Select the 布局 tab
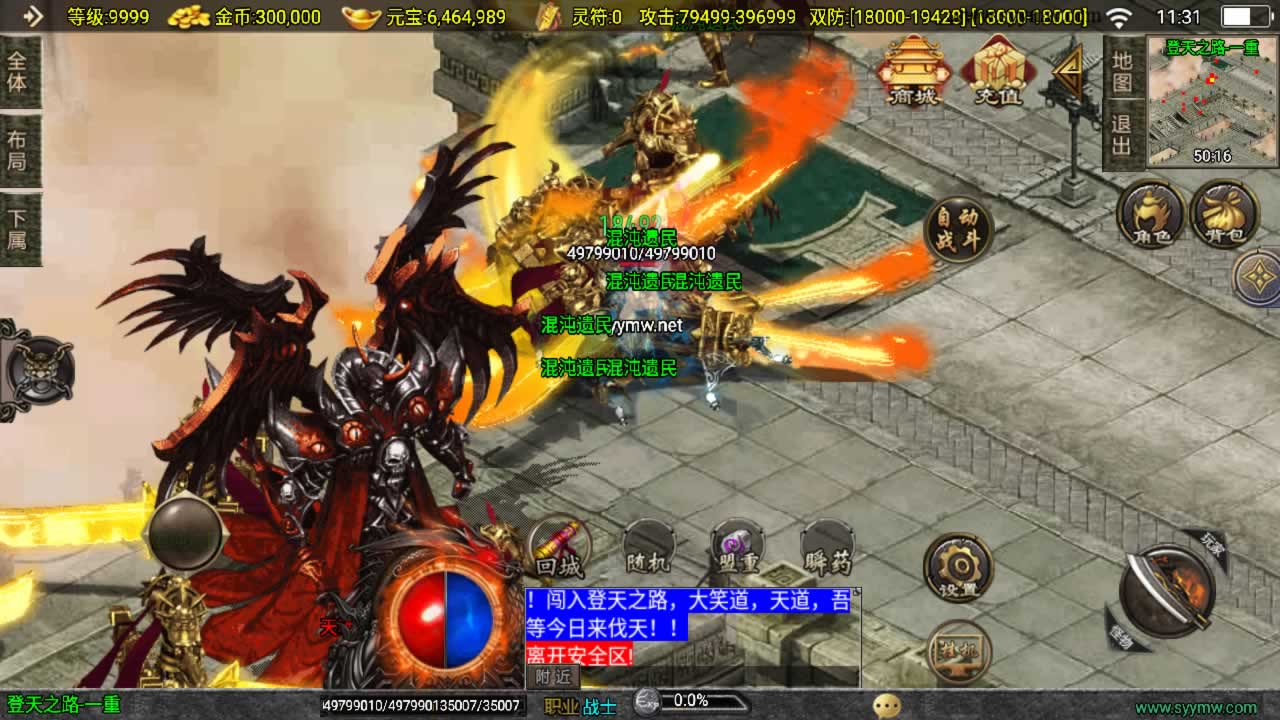Viewport: 1280px width, 720px height. pyautogui.click(x=18, y=150)
